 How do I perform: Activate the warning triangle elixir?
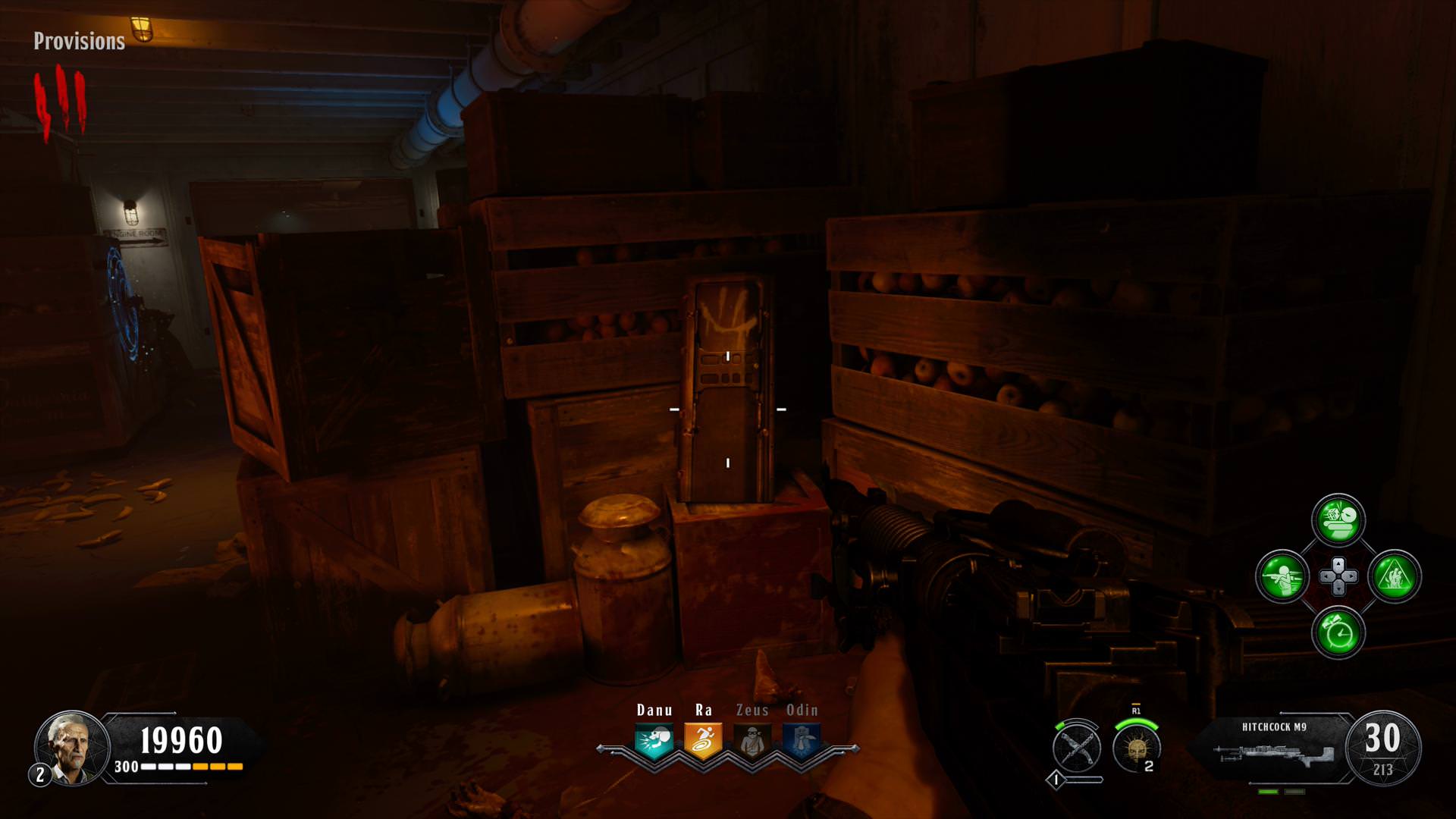[1395, 576]
